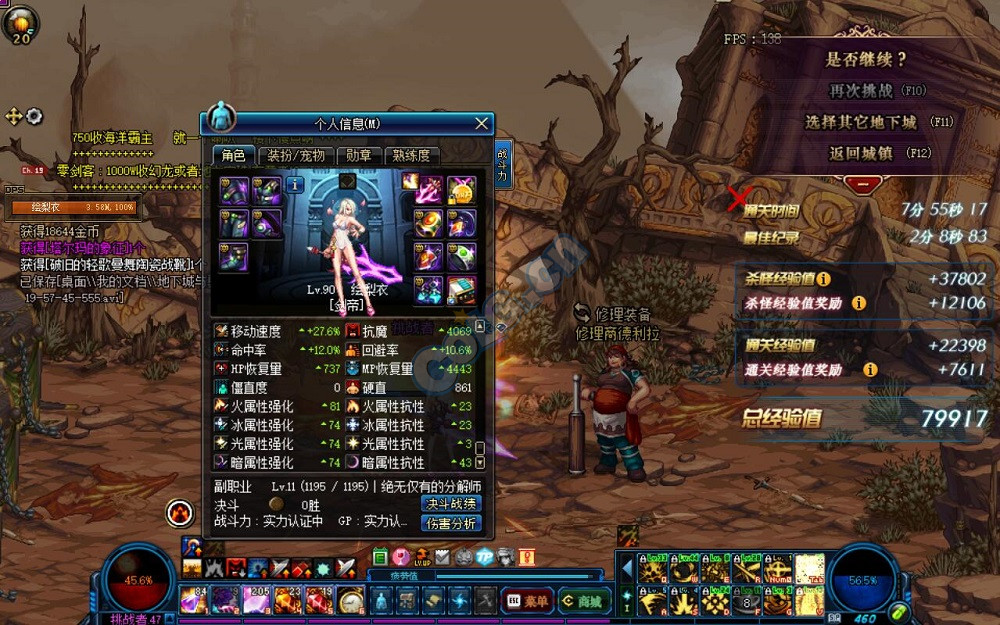Viewport: 1000px width, 625px height.
Task: Open the 勋章 tab
Action: pos(359,155)
